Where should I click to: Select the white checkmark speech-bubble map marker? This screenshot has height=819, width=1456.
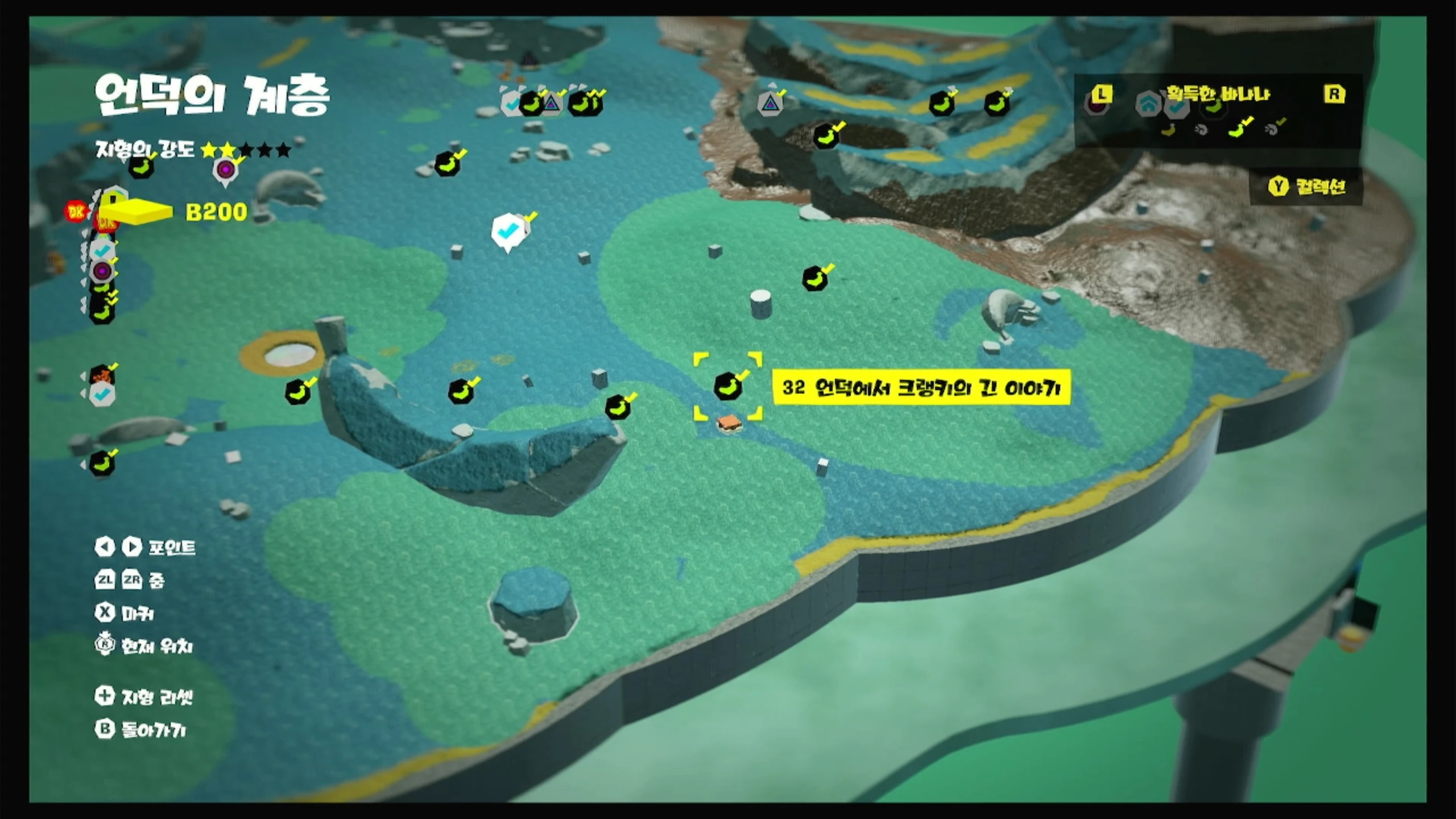pyautogui.click(x=507, y=231)
